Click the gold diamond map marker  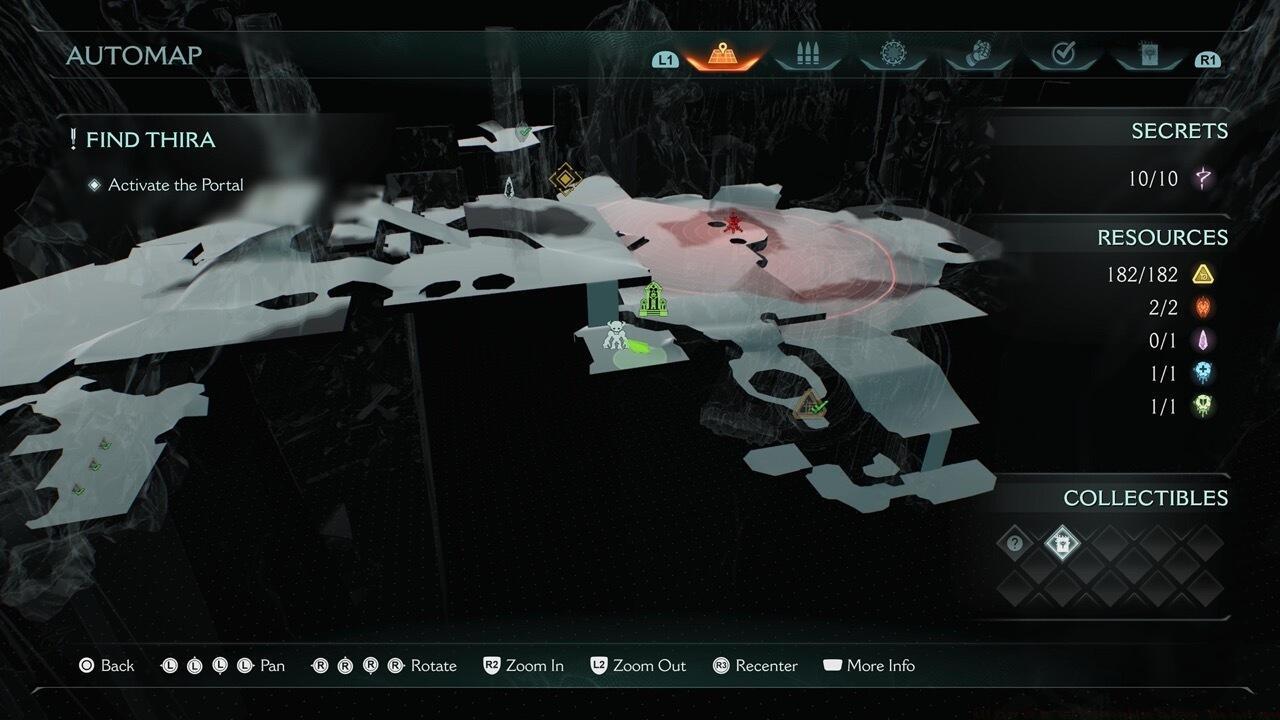click(x=565, y=180)
